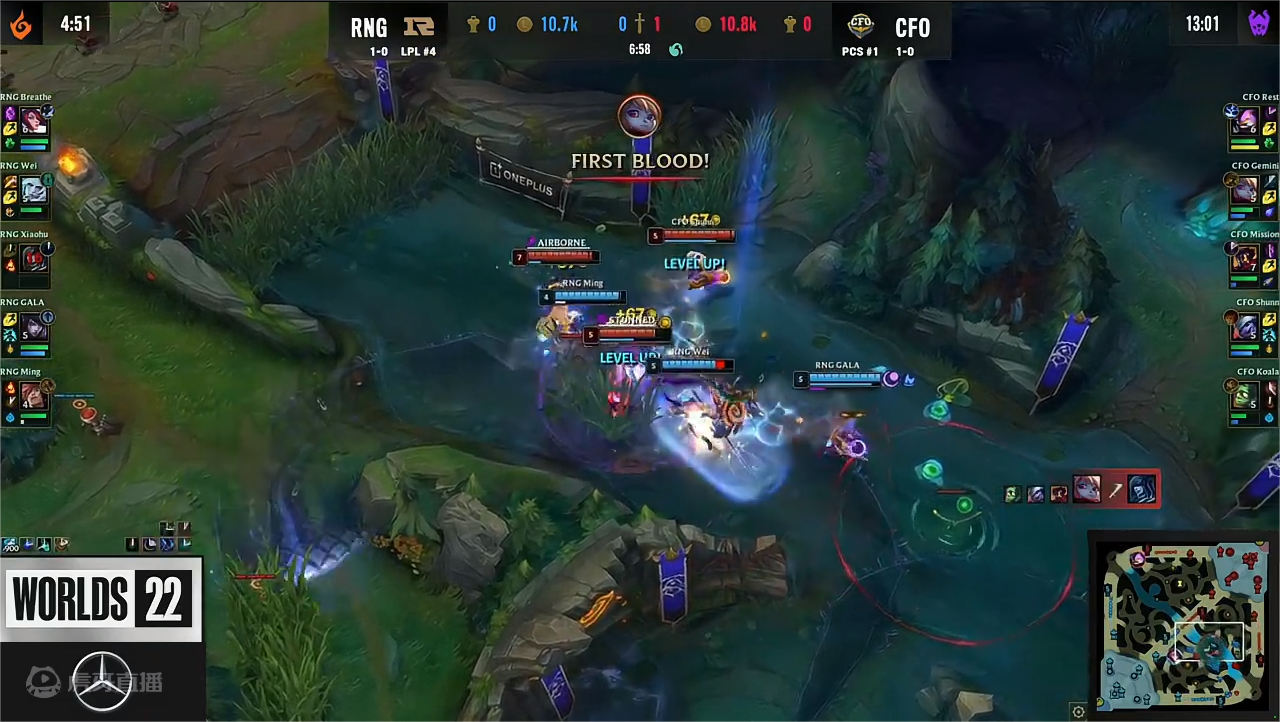Select RNG Ming's champion portrait

pos(34,396)
